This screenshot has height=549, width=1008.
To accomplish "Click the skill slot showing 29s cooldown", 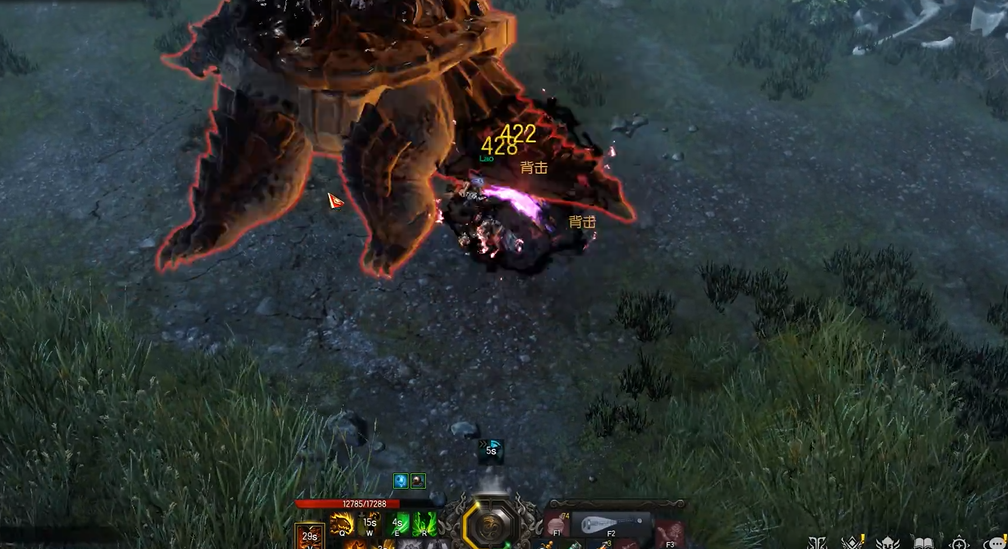I will 309,536.
